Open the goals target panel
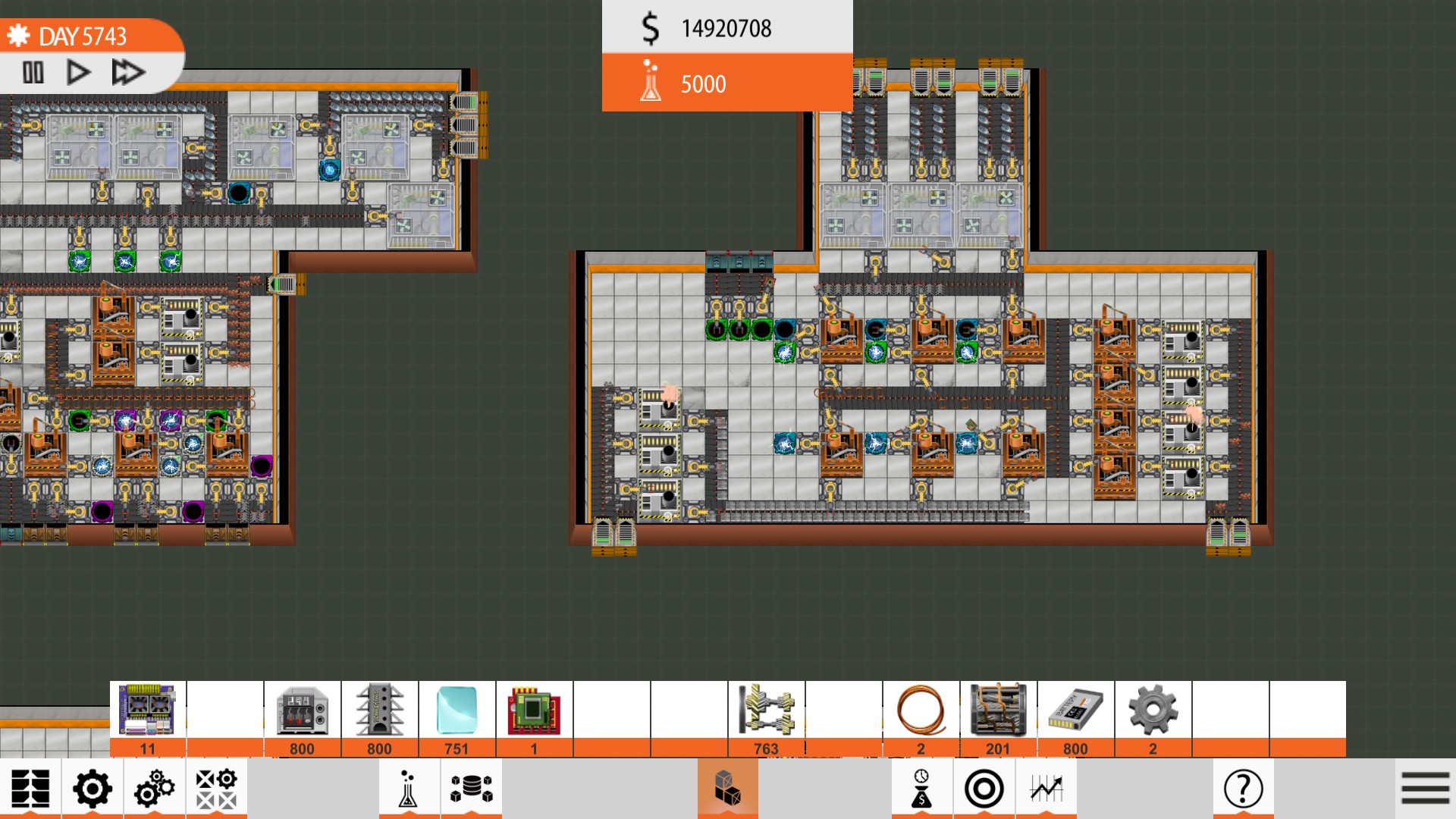The height and width of the screenshot is (819, 1456). 982,789
